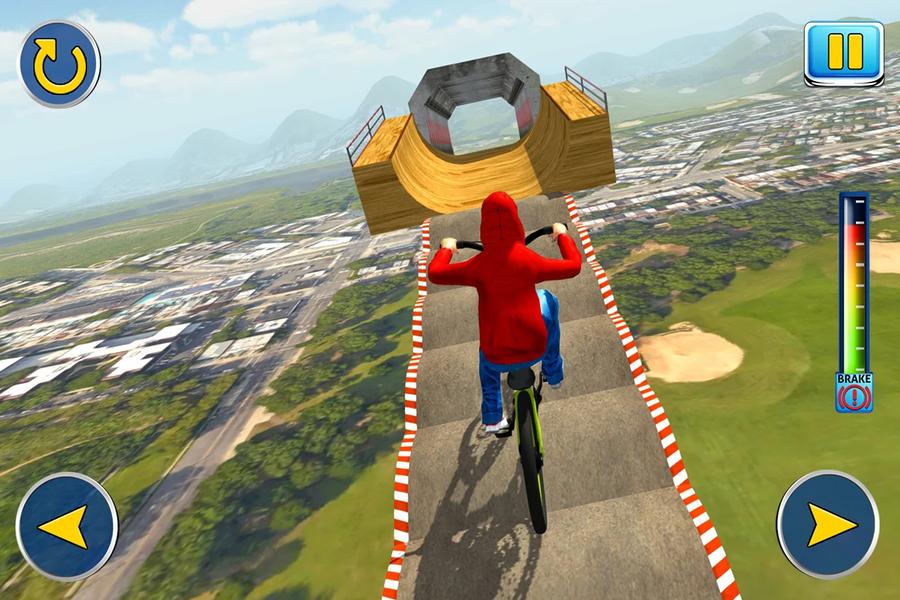The width and height of the screenshot is (900, 600).
Task: Restart the level using the circular arrow
Action: (x=59, y=64)
